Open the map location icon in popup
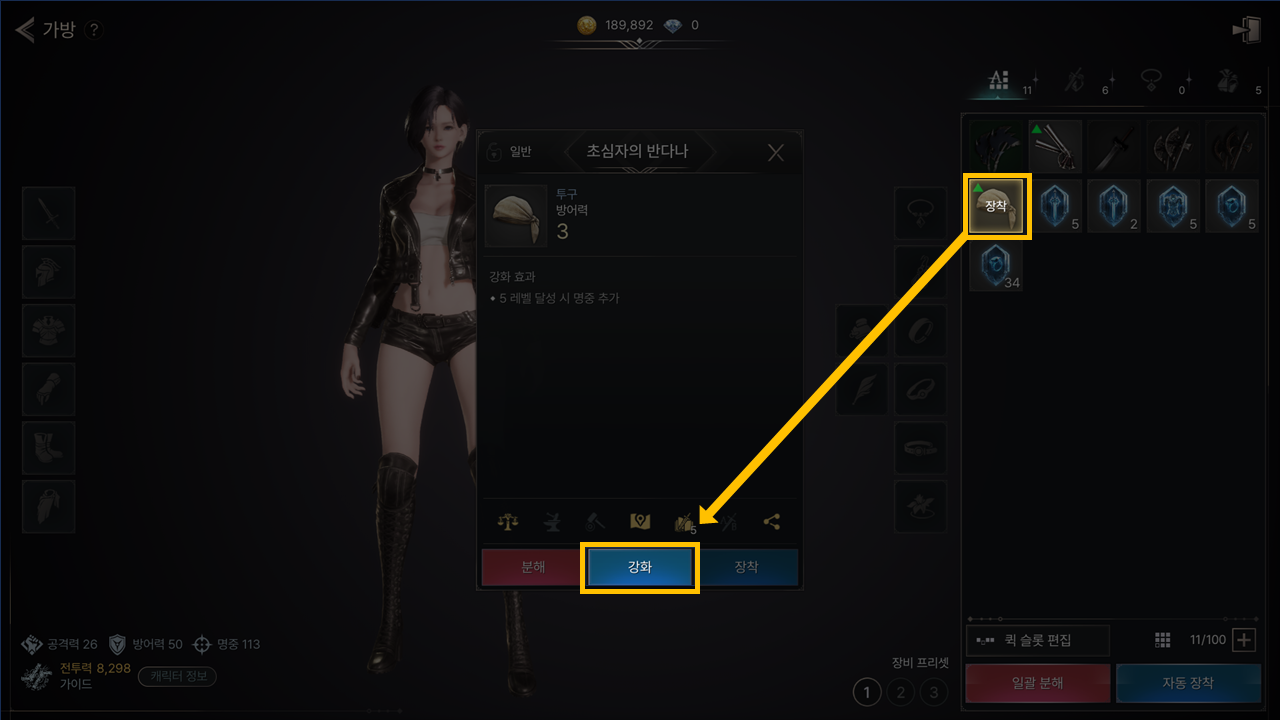This screenshot has width=1280, height=720. click(x=640, y=521)
